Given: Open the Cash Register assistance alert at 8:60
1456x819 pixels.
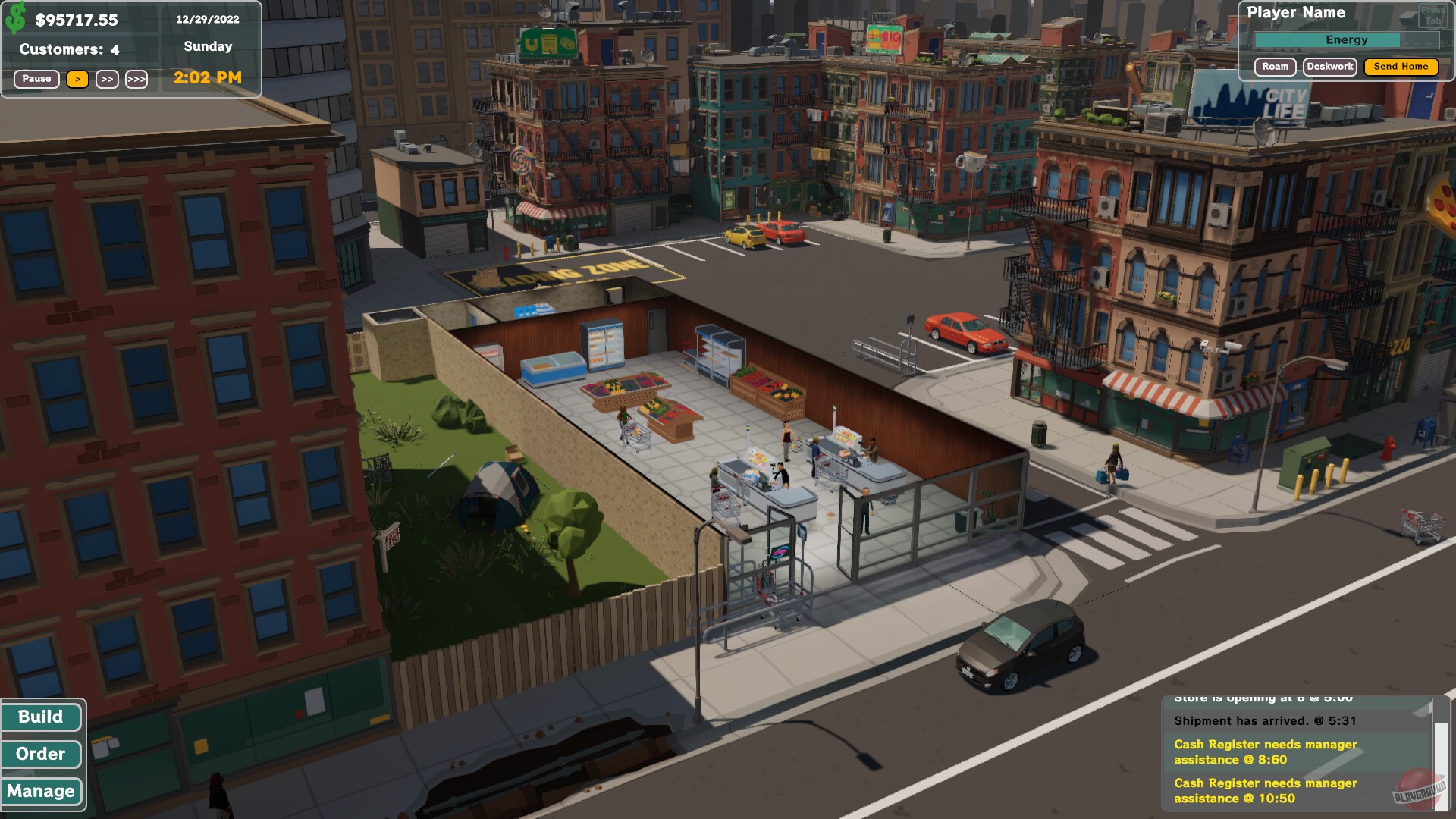Looking at the screenshot, I should click(1264, 752).
